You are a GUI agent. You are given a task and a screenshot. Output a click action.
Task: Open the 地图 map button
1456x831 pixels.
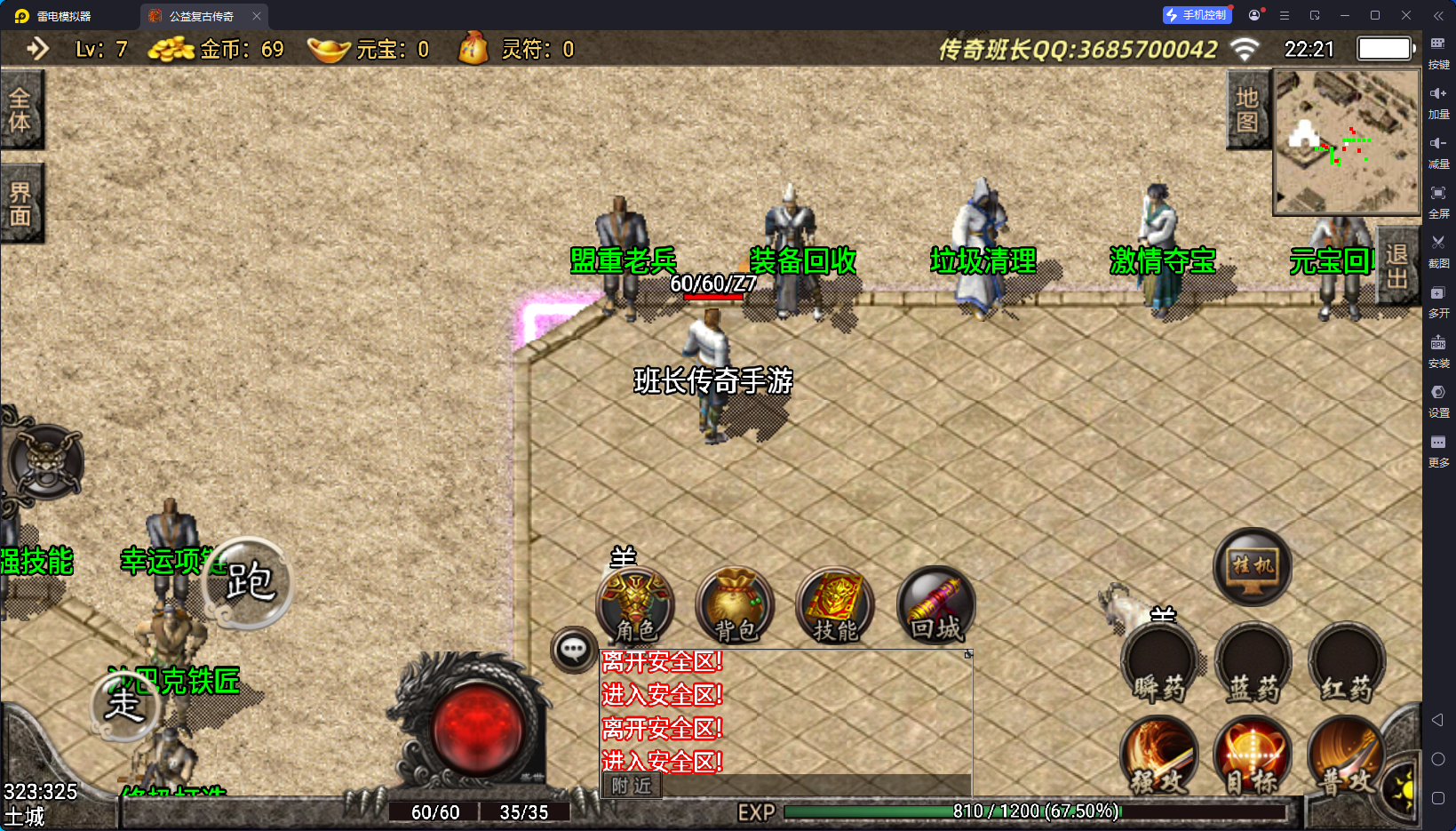point(1247,110)
